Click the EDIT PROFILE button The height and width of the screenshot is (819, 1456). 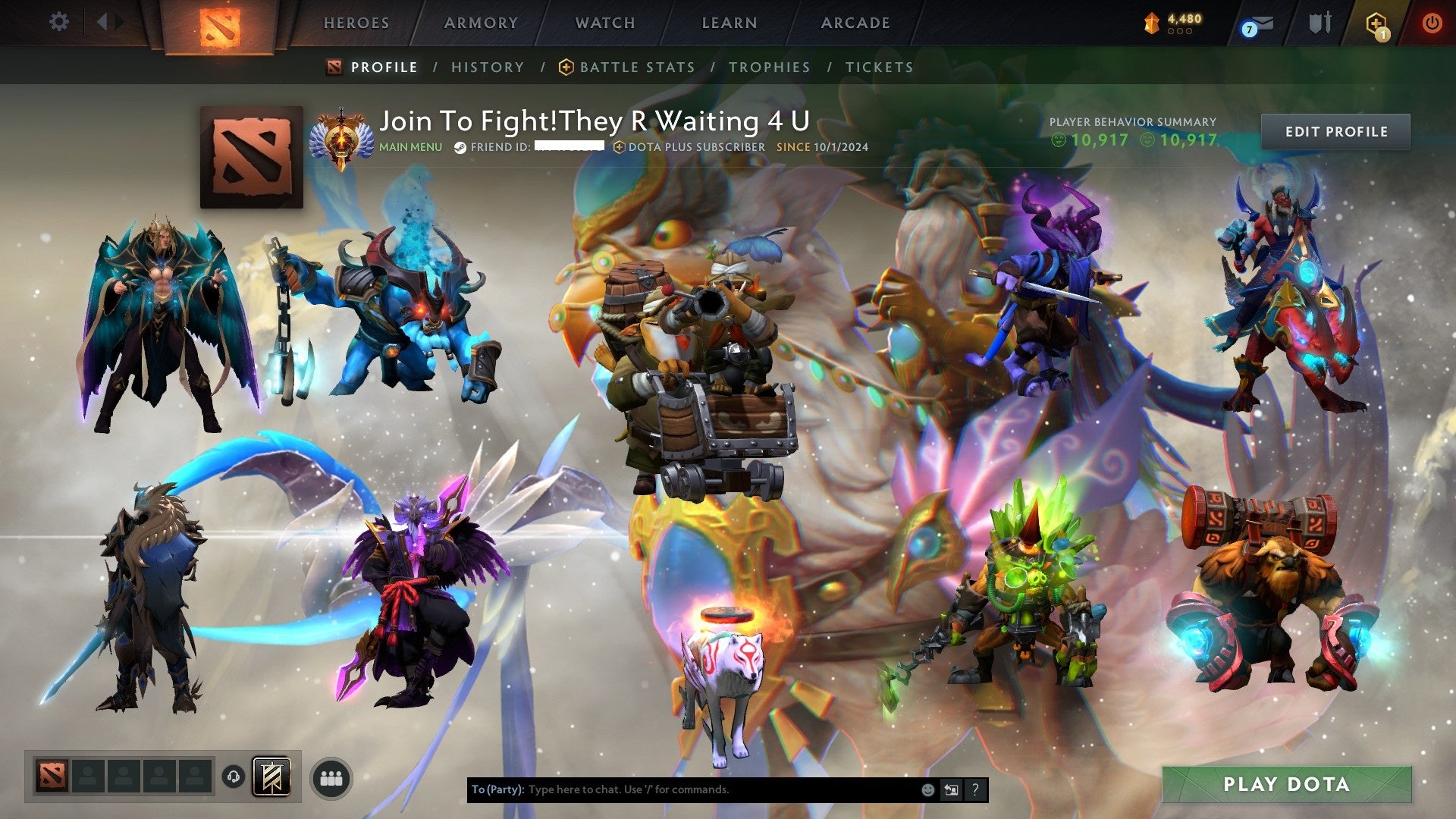(1336, 130)
